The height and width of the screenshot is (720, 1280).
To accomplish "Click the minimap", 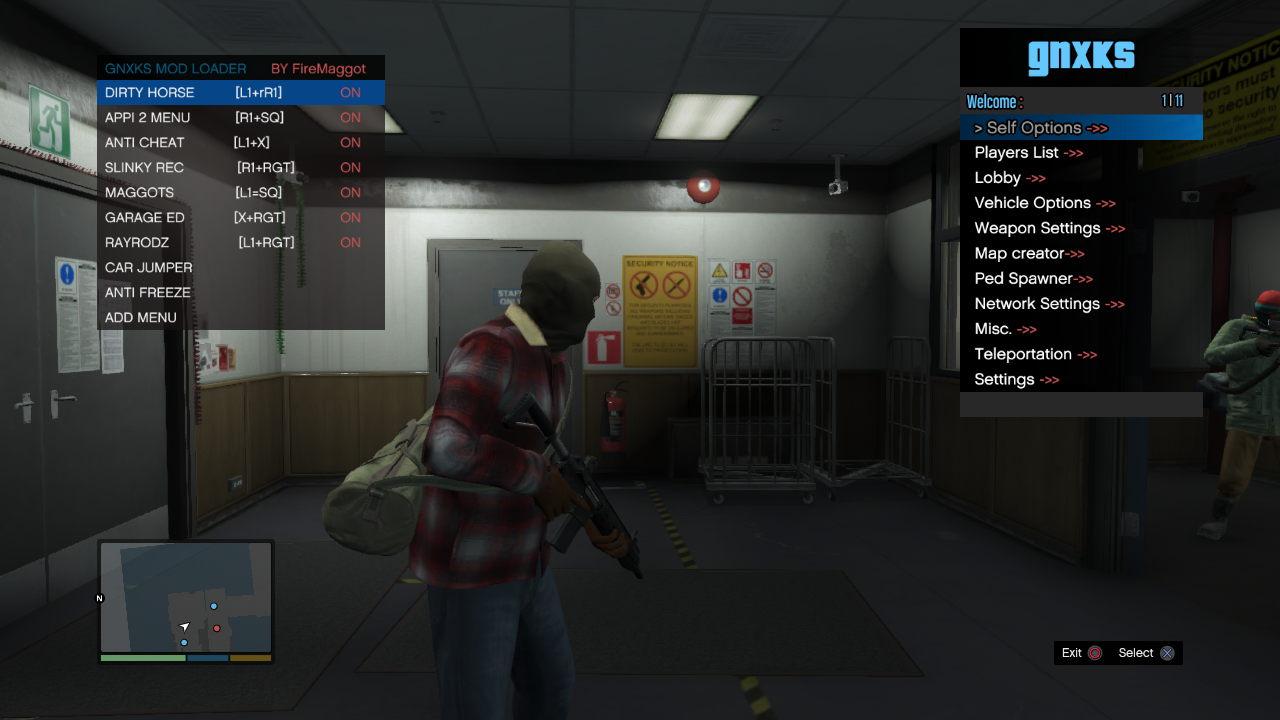I will coord(186,597).
